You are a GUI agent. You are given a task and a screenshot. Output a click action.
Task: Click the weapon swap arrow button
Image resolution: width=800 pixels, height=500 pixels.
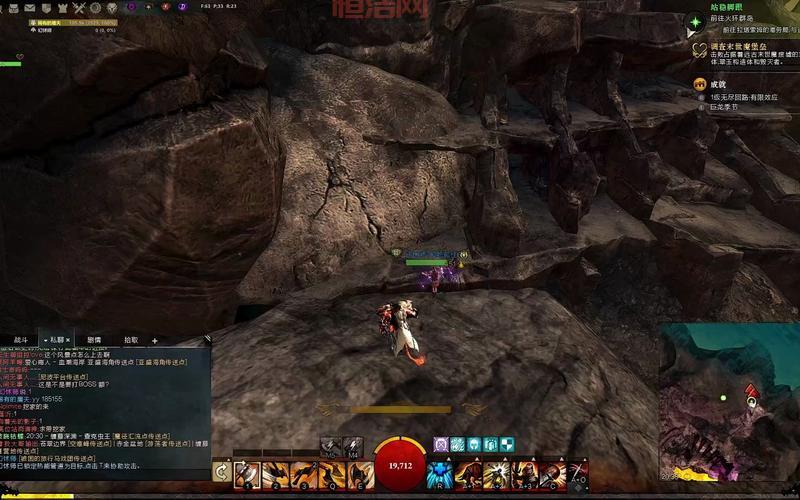(221, 474)
